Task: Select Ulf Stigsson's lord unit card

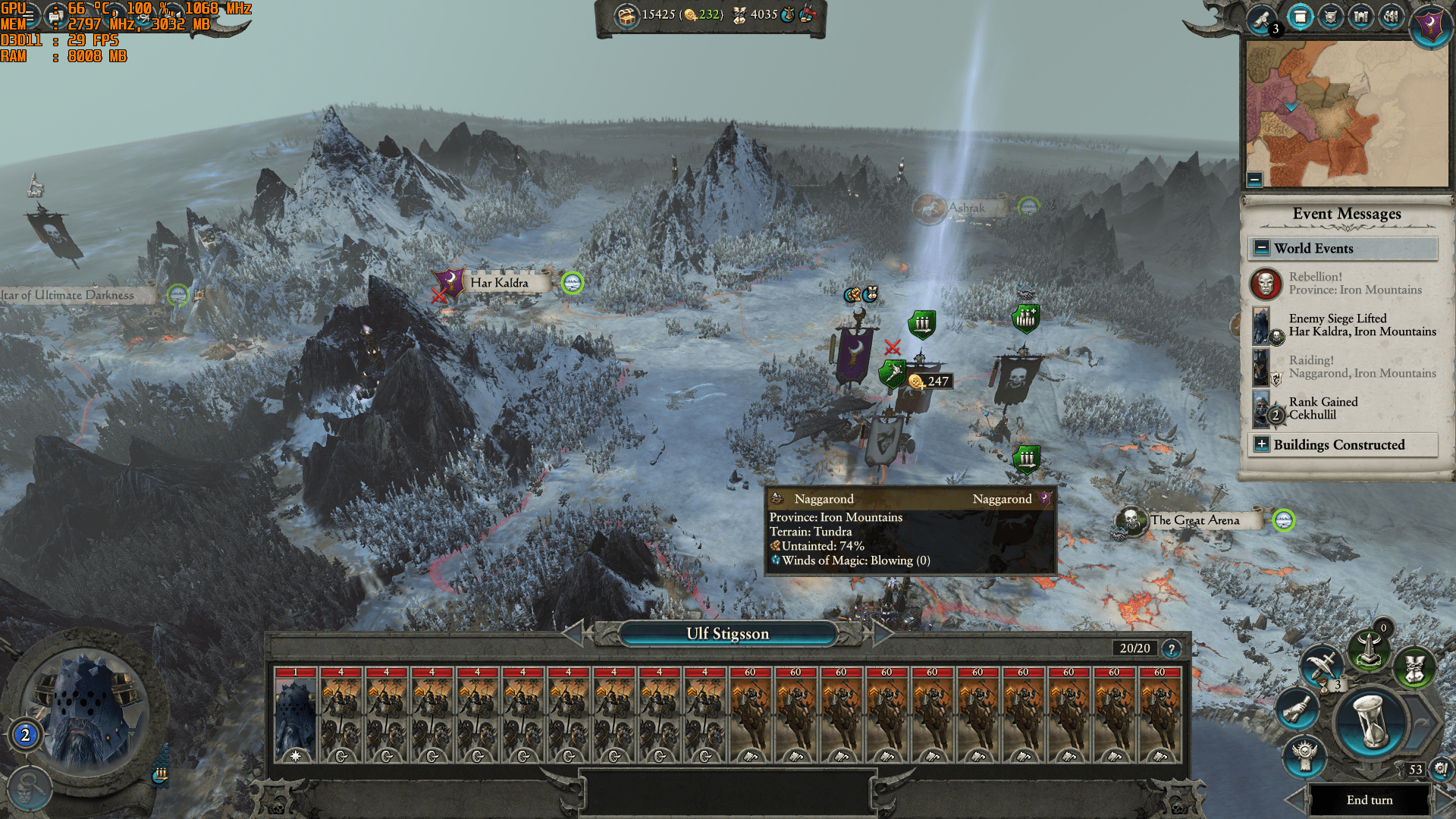Action: click(x=296, y=714)
